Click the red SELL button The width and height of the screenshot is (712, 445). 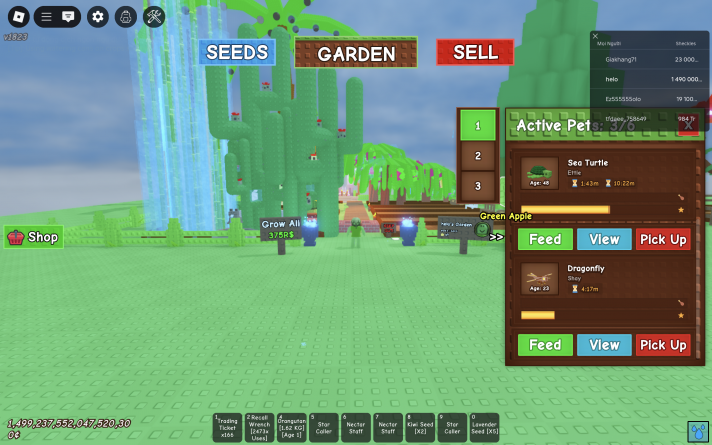pos(475,52)
